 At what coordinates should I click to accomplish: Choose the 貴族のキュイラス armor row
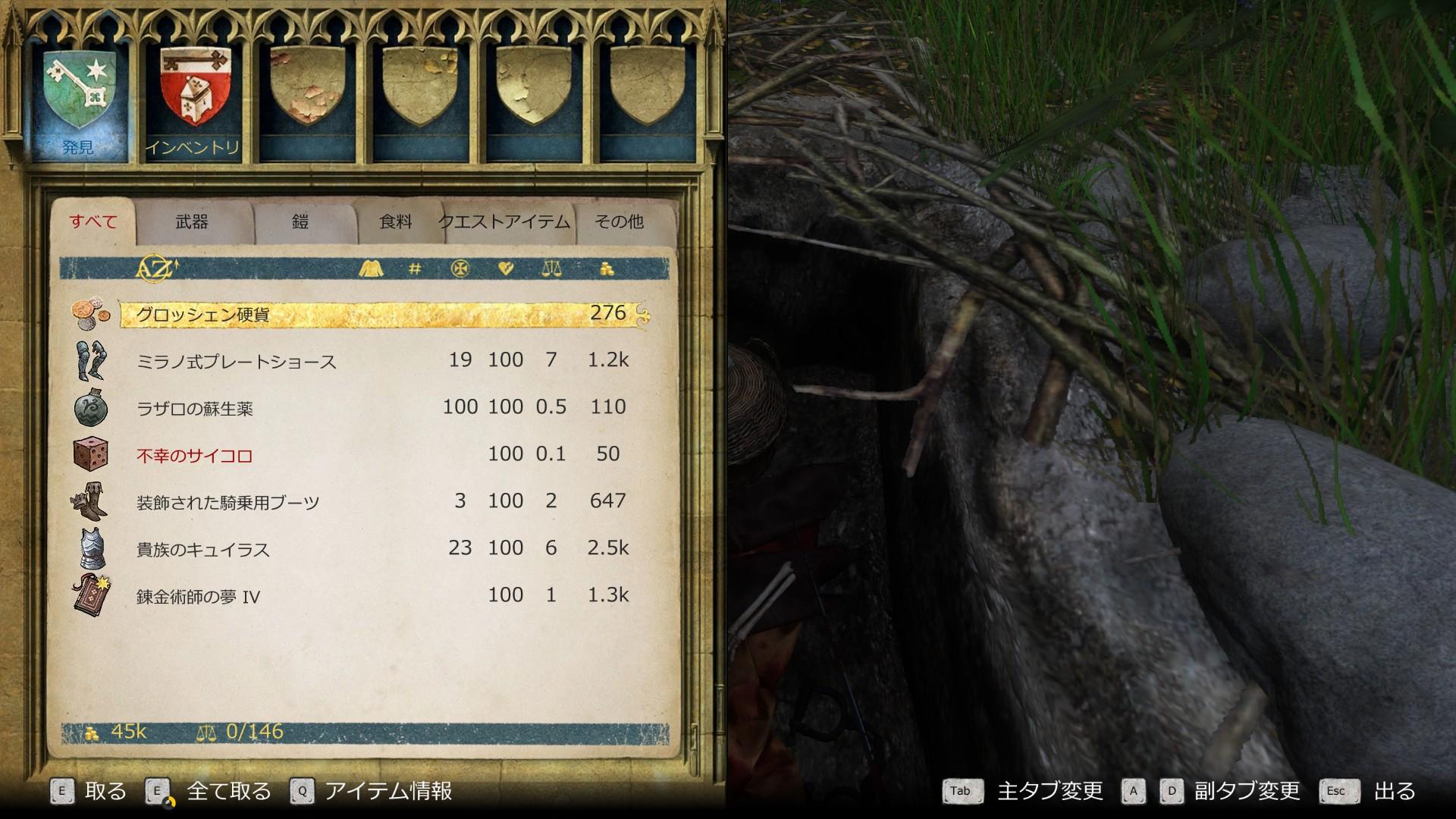(x=379, y=549)
